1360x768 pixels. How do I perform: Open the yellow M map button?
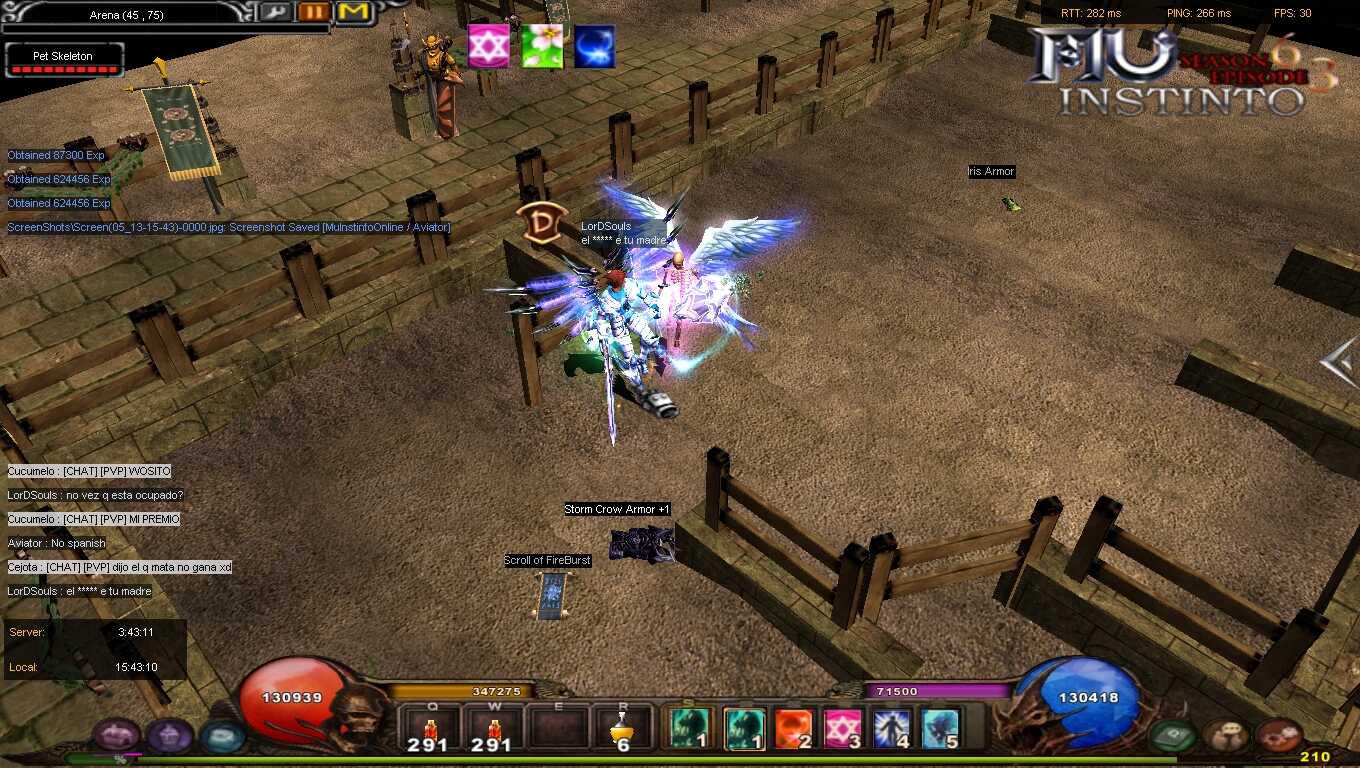tap(352, 12)
